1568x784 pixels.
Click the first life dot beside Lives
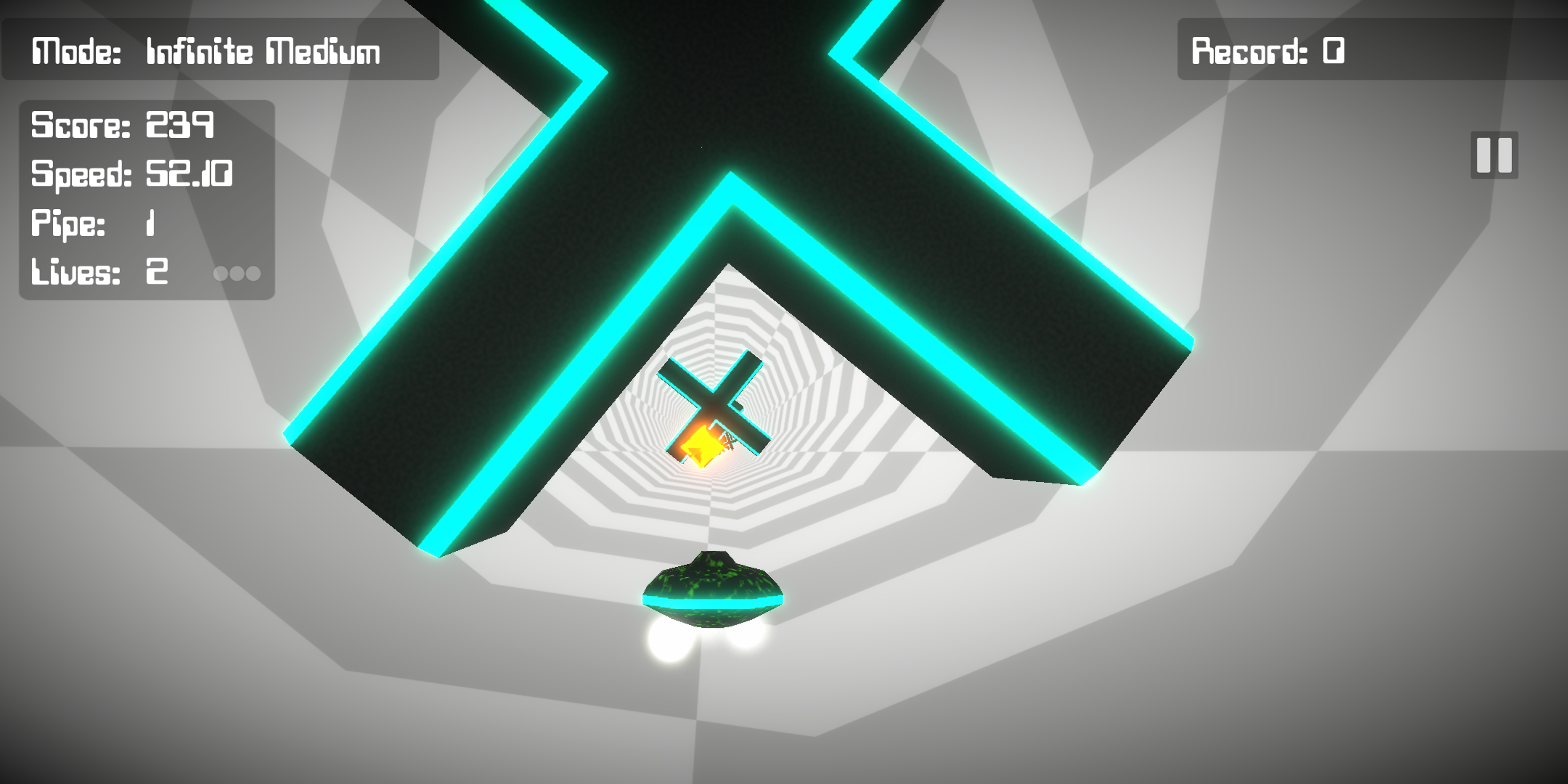click(221, 274)
